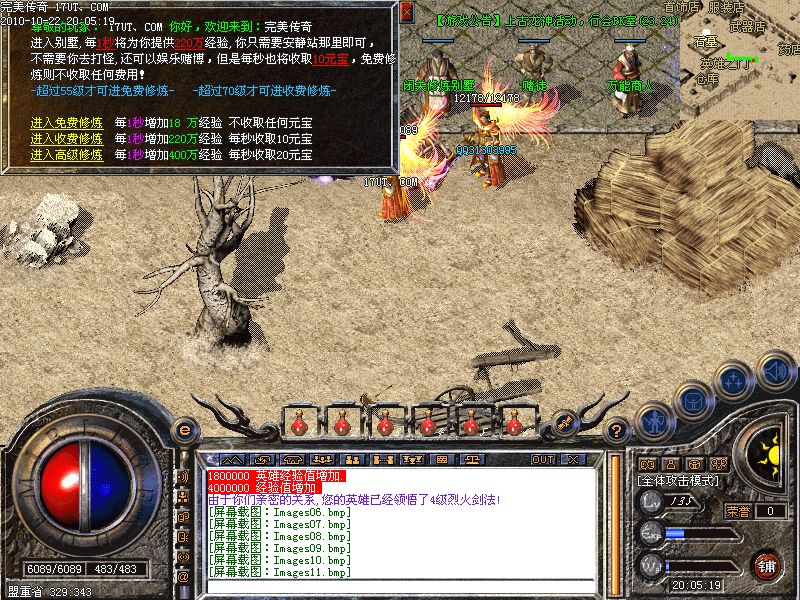800x600 pixels.
Task: Select the 进入高级修炼 option
Action: [67, 155]
